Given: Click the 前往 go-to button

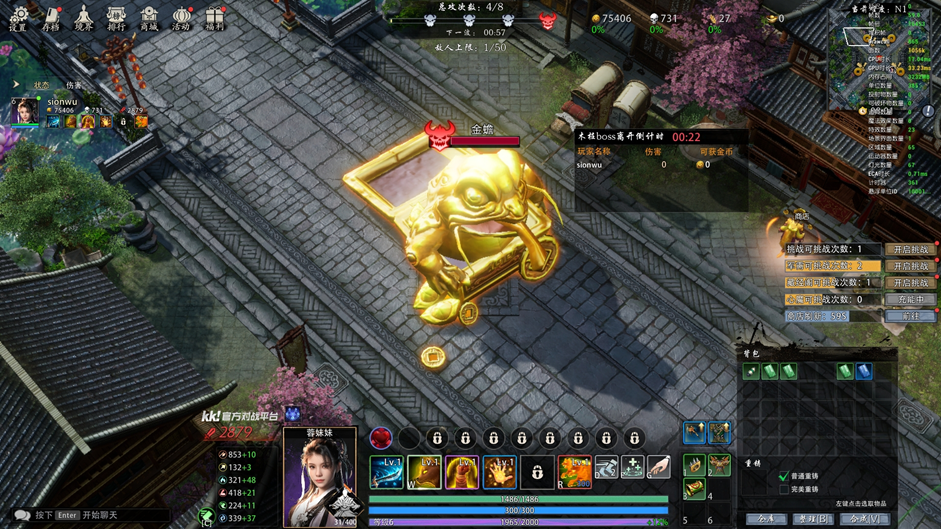Looking at the screenshot, I should pyautogui.click(x=910, y=316).
